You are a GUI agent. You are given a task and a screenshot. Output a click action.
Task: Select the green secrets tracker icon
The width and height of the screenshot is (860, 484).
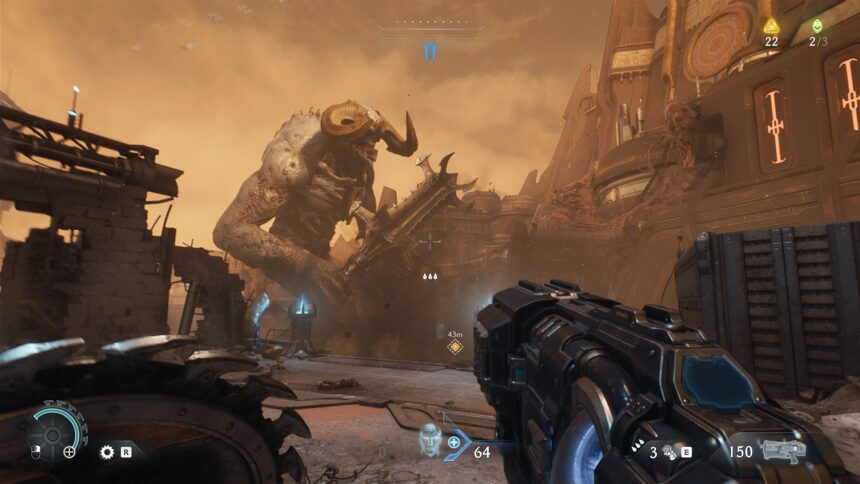point(818,26)
